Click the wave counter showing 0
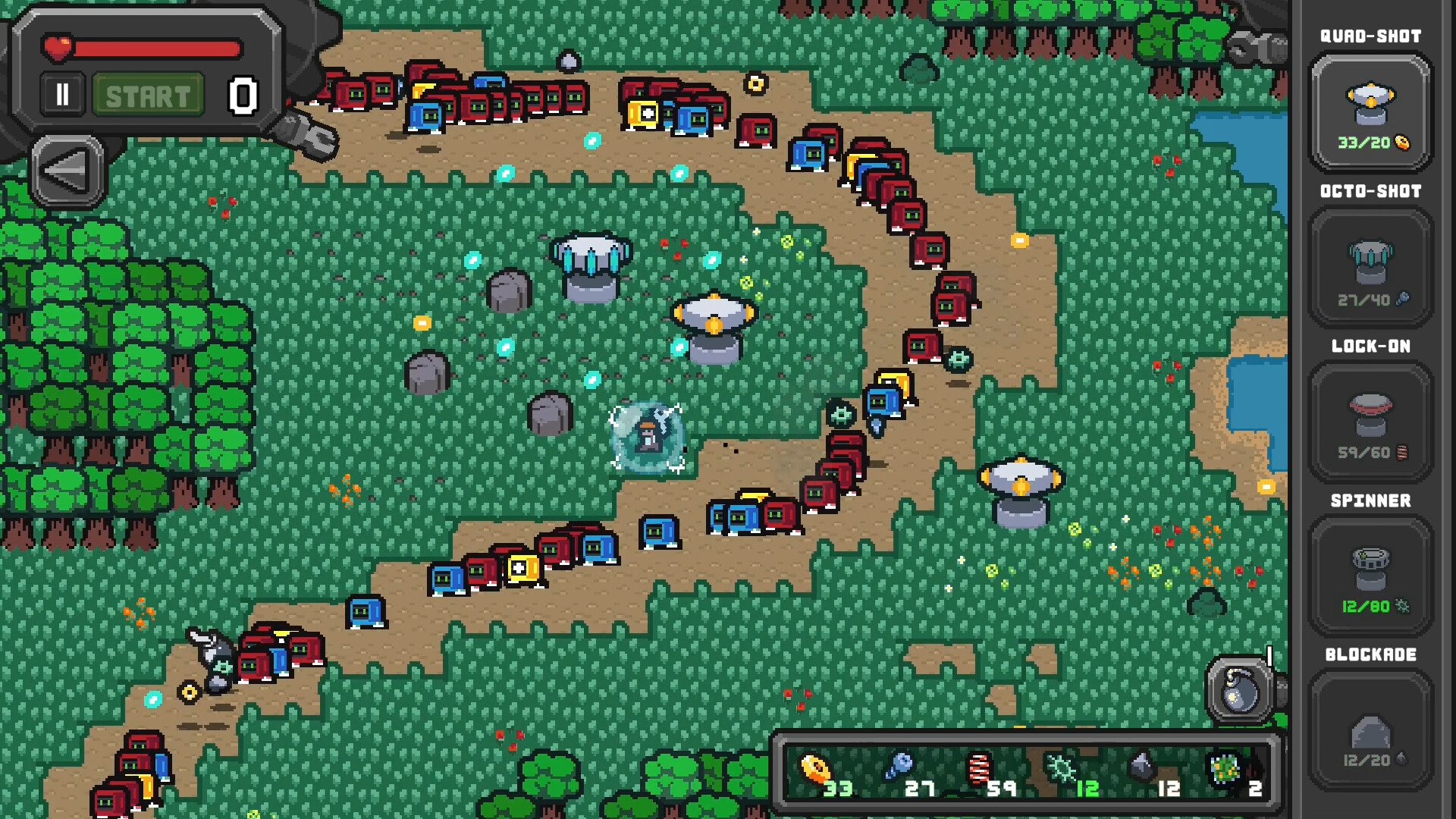The image size is (1456, 819). 241,94
